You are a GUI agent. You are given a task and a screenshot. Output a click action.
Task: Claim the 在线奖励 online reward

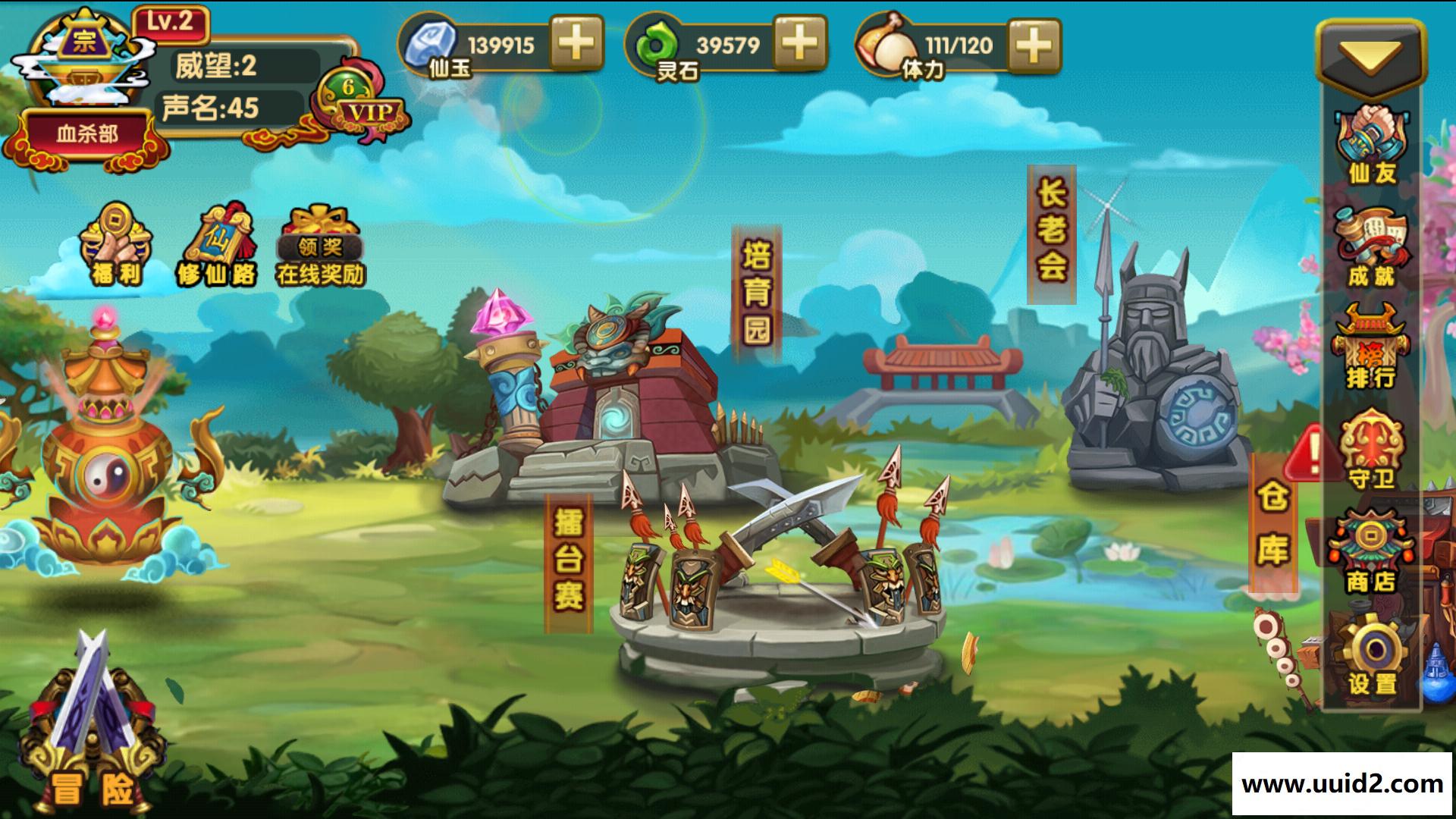320,244
